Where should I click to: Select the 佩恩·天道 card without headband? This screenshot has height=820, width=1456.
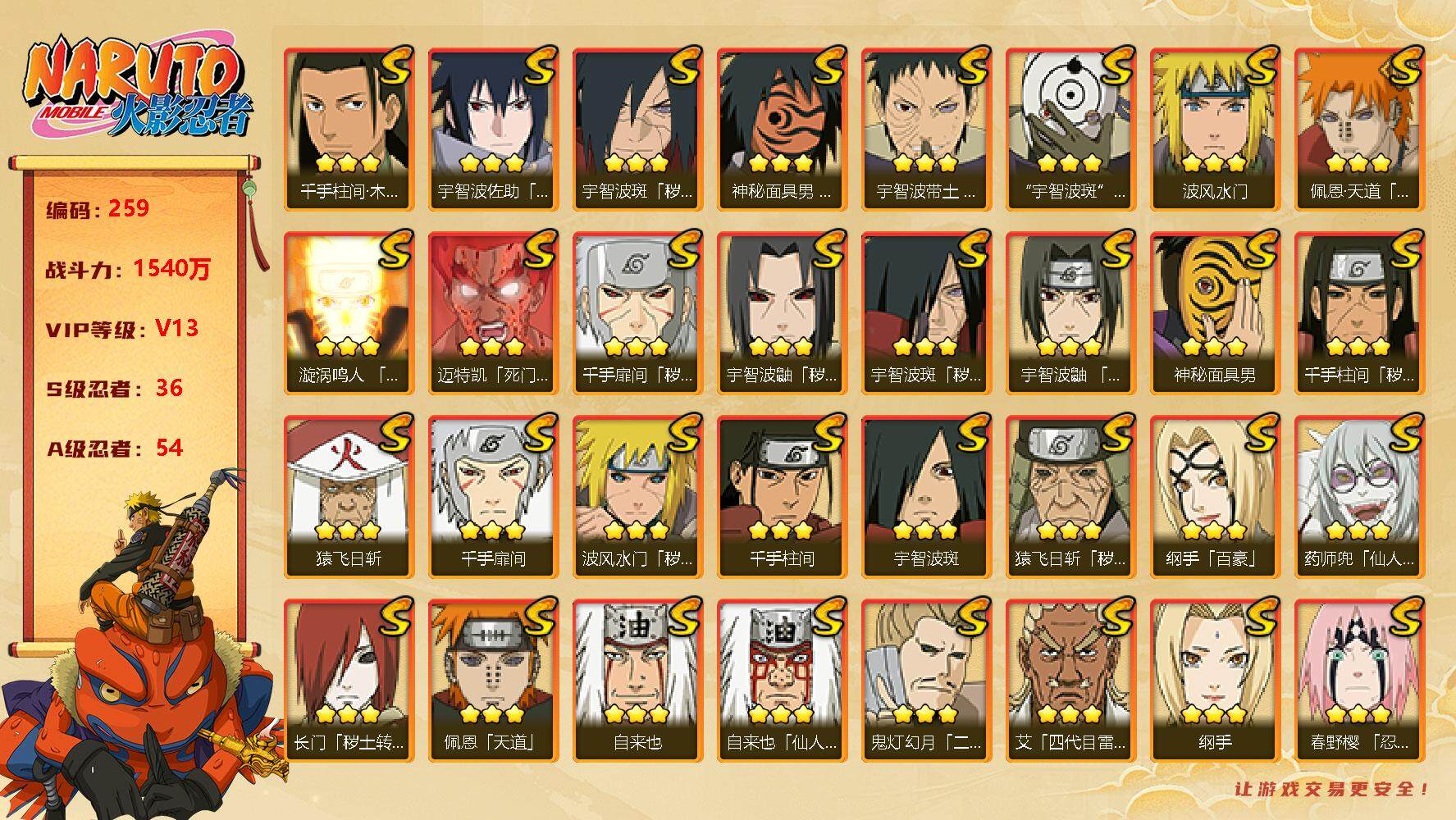(1358, 129)
